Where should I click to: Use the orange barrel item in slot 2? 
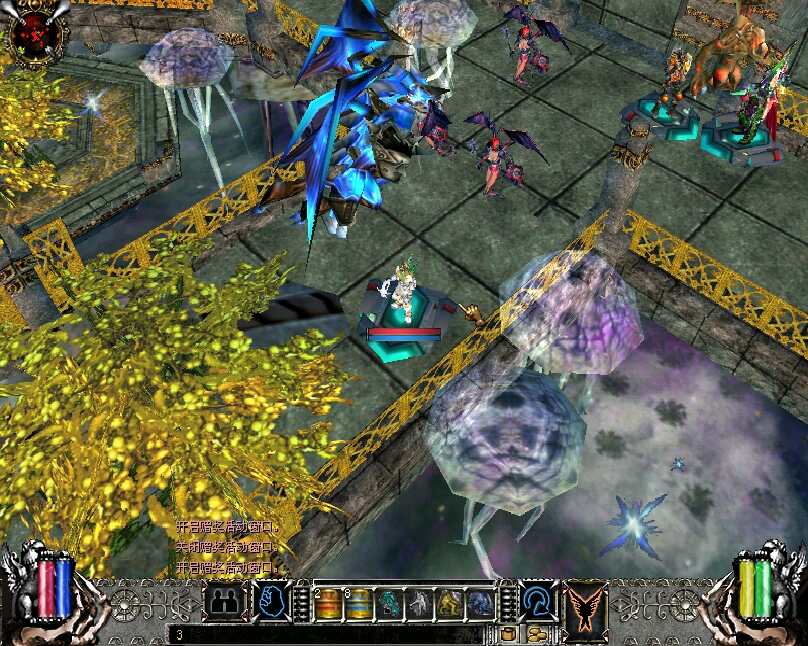point(329,603)
